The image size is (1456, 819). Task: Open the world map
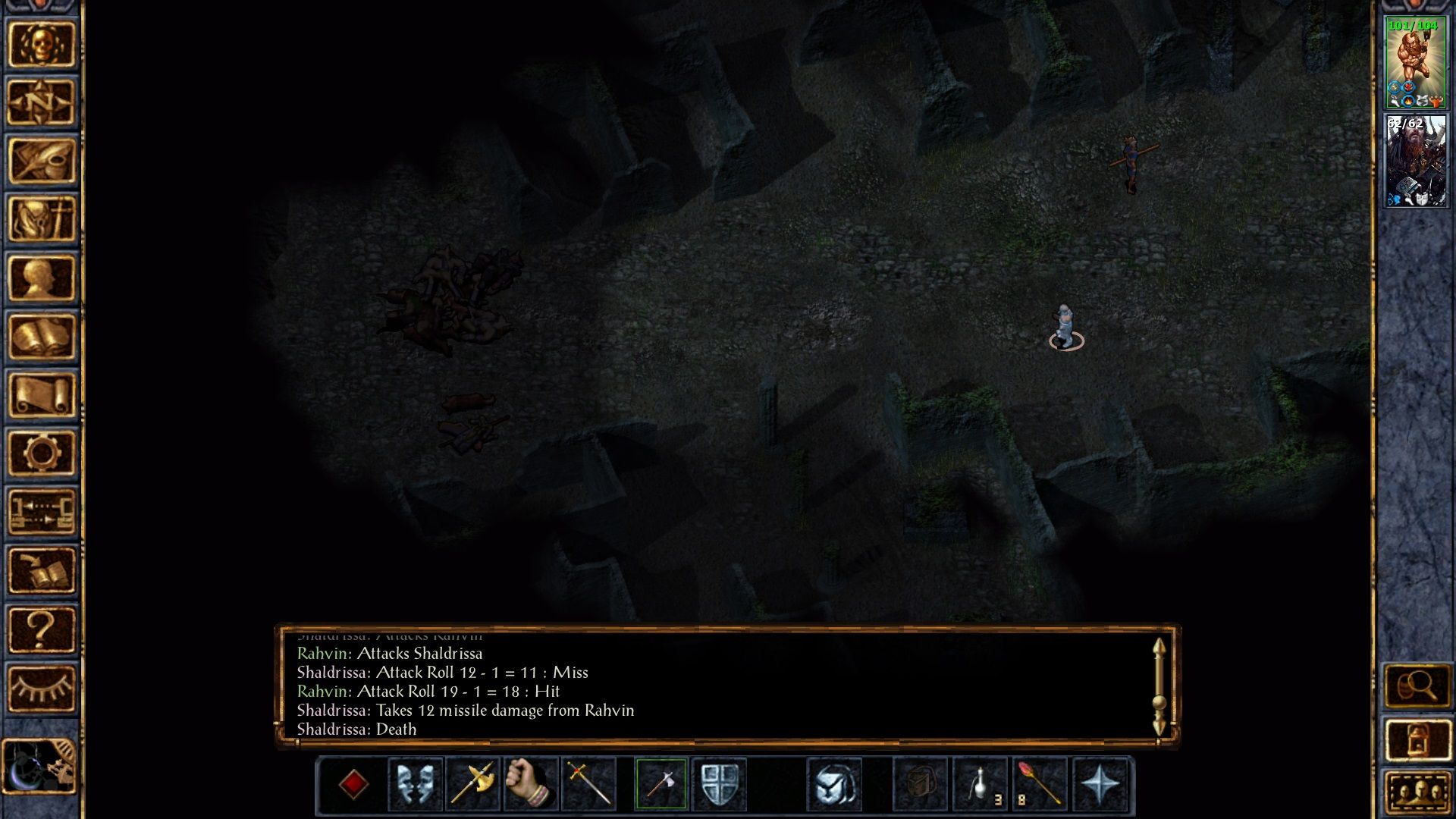[x=42, y=100]
